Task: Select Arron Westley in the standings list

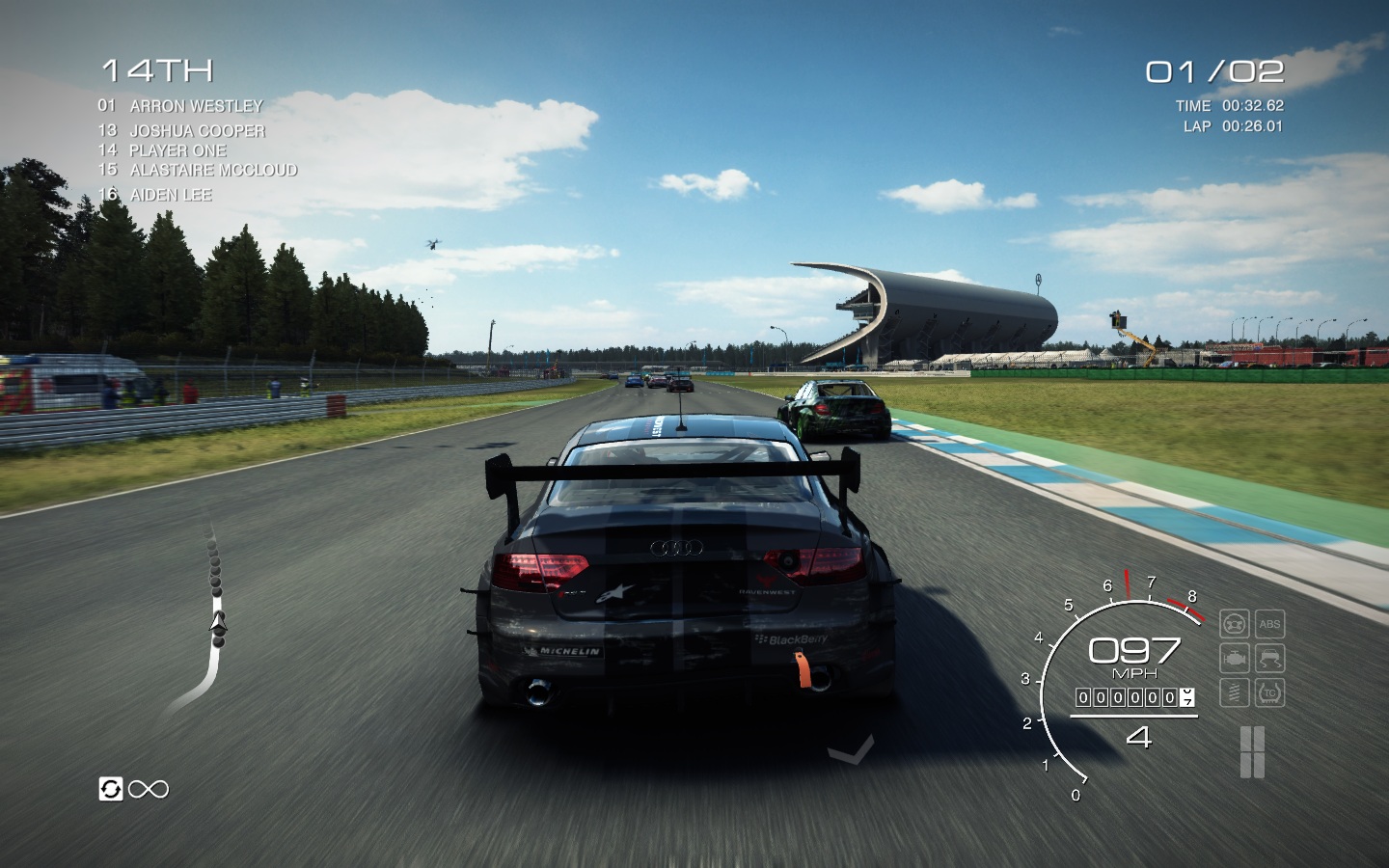Action: (x=196, y=106)
